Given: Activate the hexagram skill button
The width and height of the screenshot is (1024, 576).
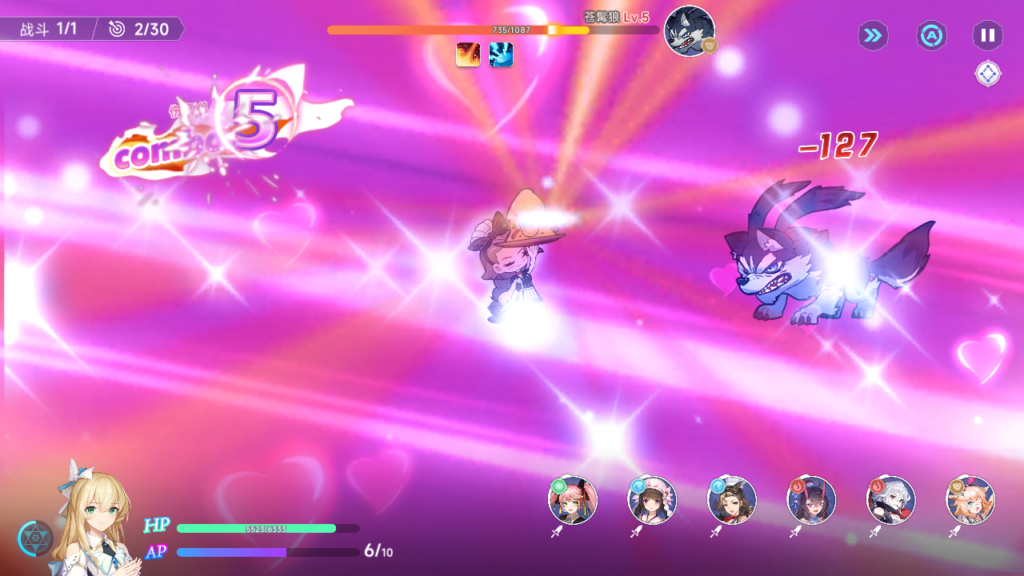Looking at the screenshot, I should (x=35, y=538).
